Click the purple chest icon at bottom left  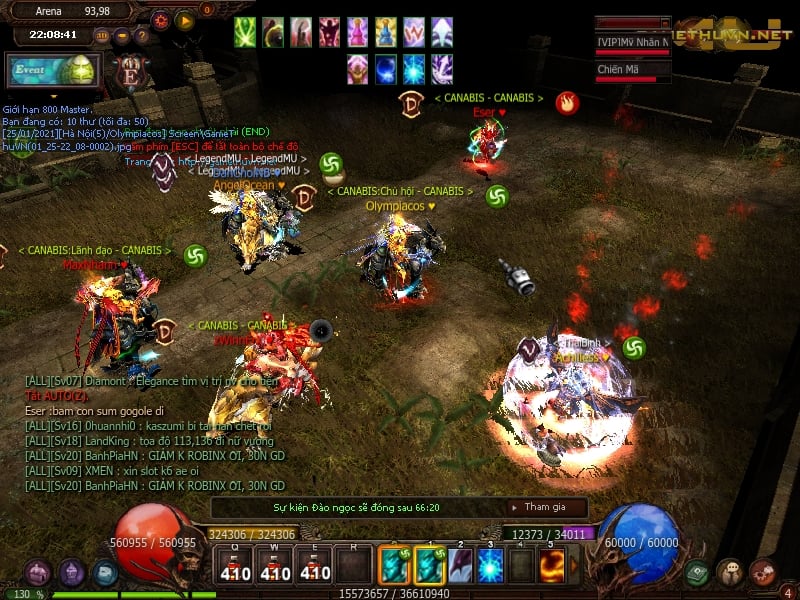click(38, 573)
